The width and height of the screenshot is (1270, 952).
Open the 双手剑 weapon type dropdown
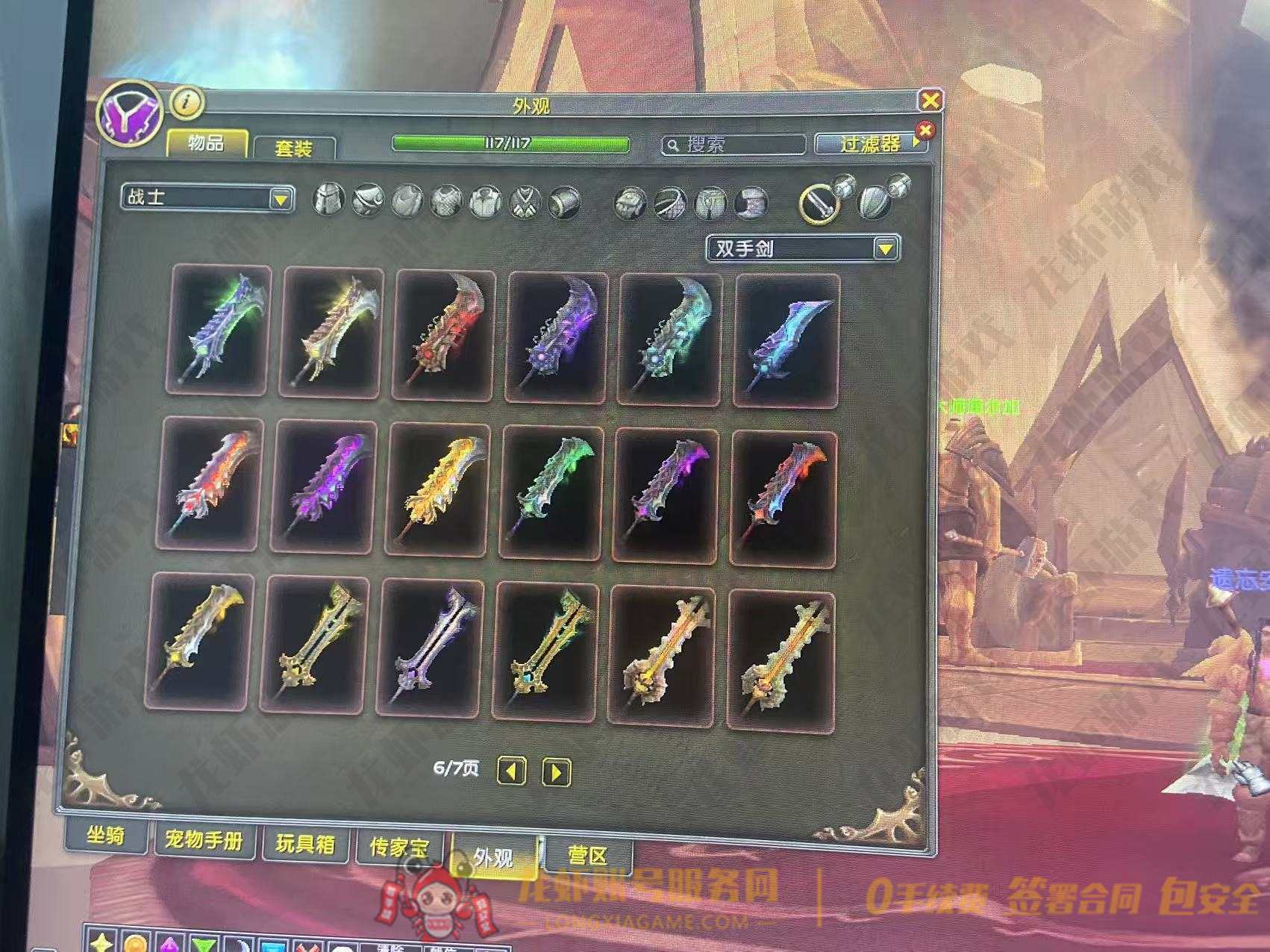[x=803, y=248]
